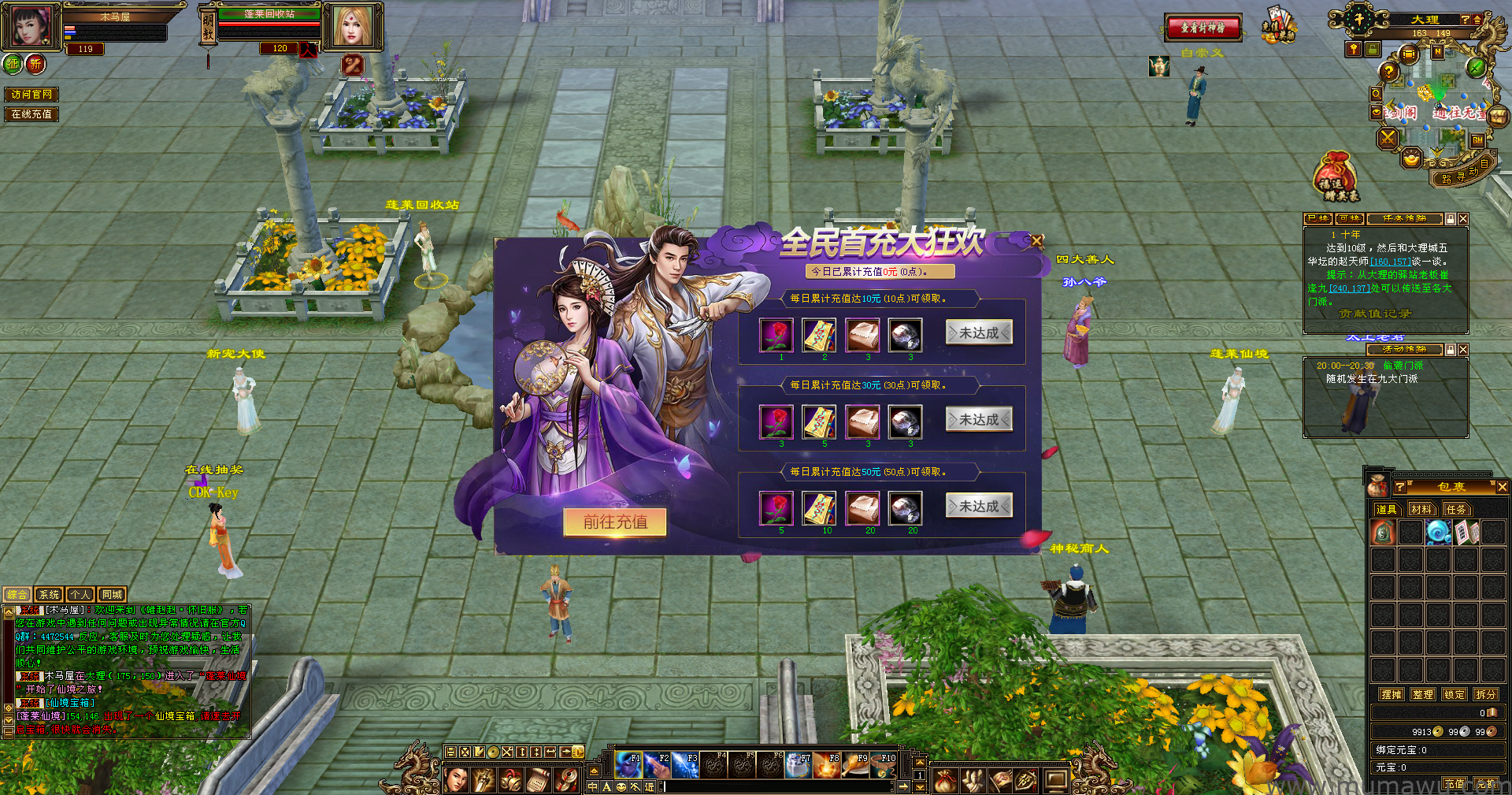Switch to the 任务 quest bag tab
The image size is (1512, 795).
click(1456, 510)
